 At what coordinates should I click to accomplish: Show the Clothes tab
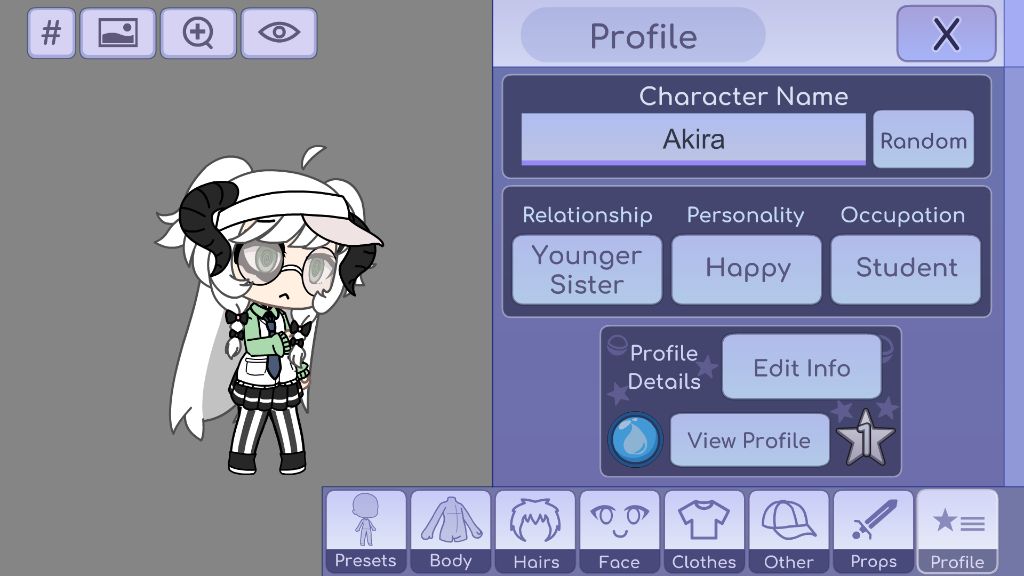pos(704,531)
